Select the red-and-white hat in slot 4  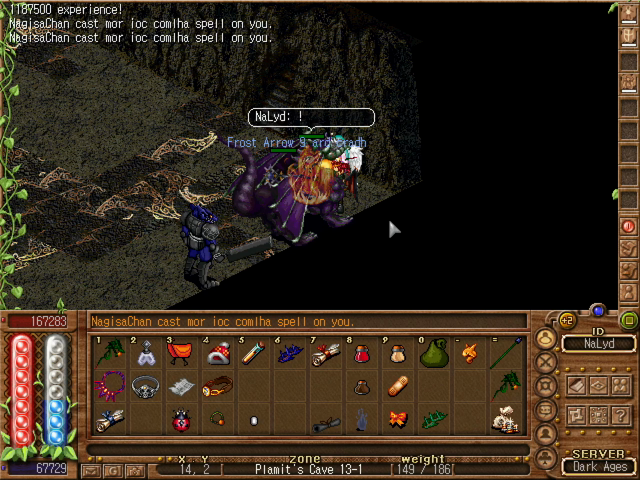click(x=218, y=354)
